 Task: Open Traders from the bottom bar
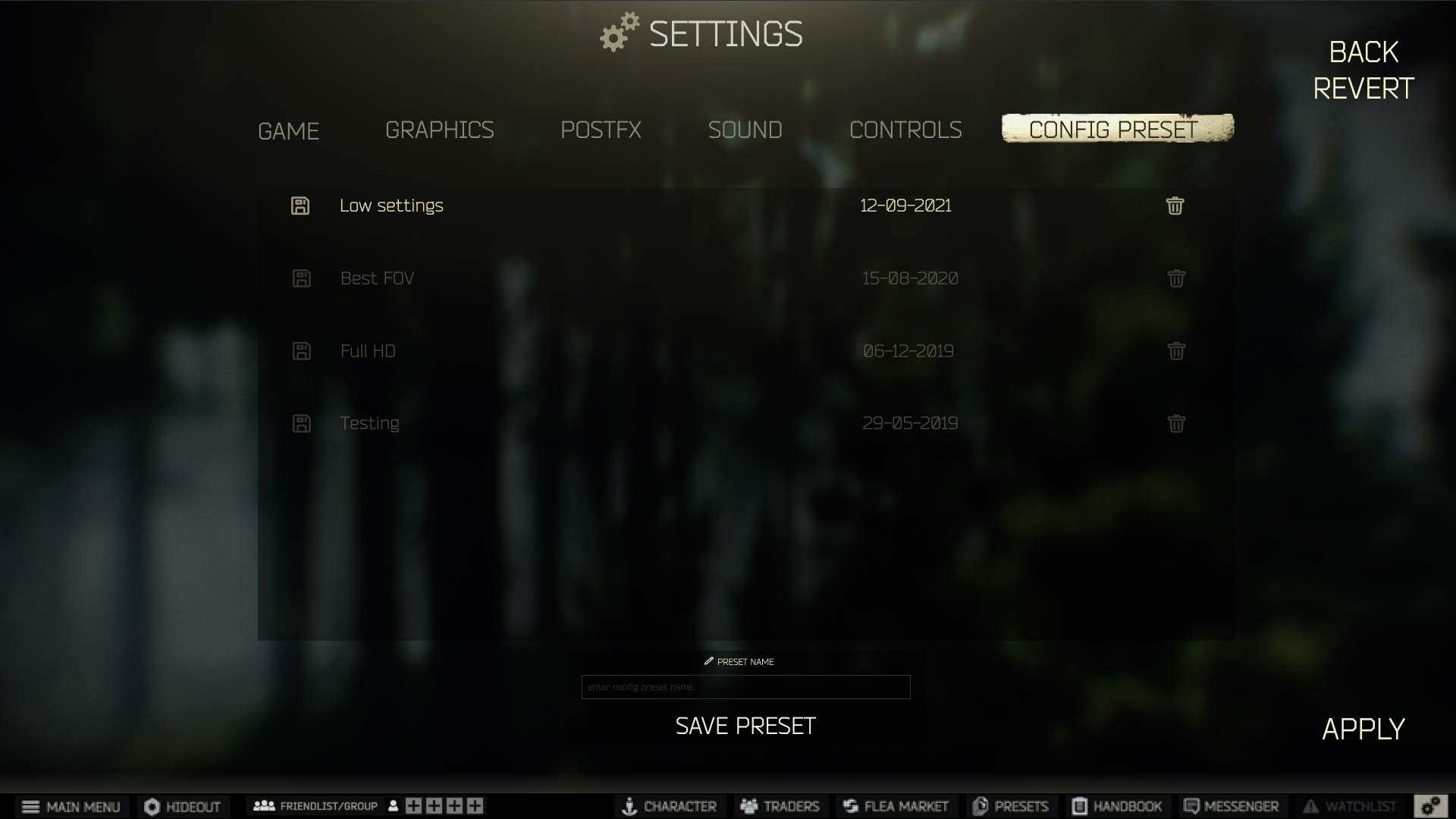780,806
